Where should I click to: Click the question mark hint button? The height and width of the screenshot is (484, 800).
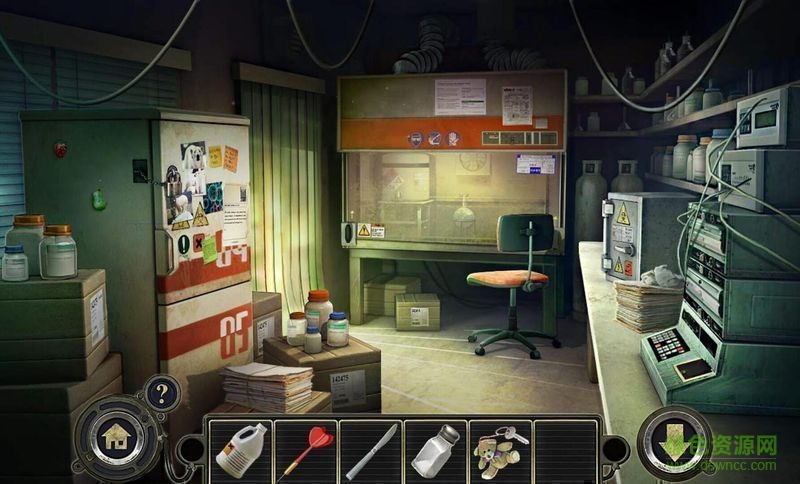[162, 392]
